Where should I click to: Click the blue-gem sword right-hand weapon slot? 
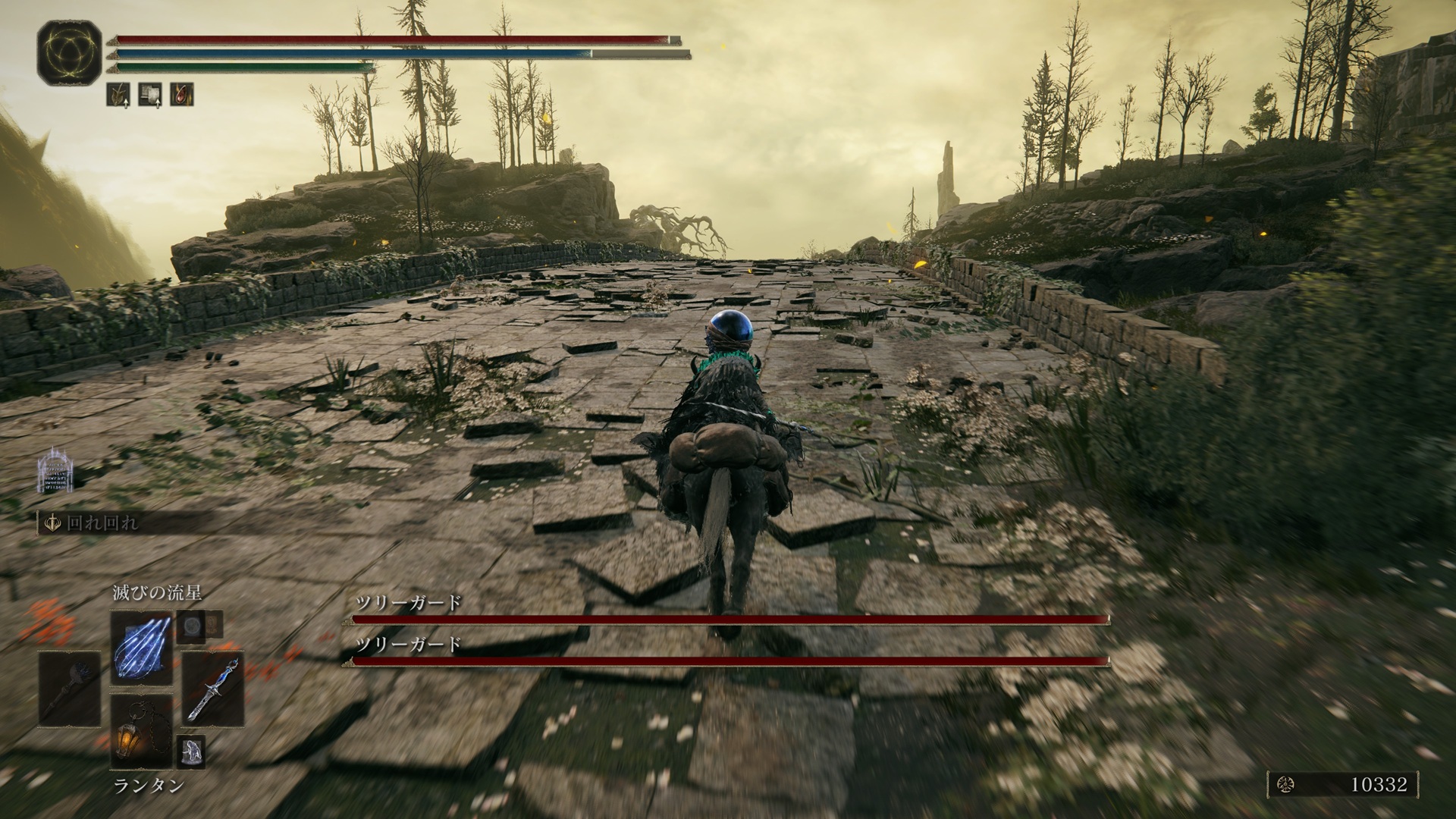point(212,689)
